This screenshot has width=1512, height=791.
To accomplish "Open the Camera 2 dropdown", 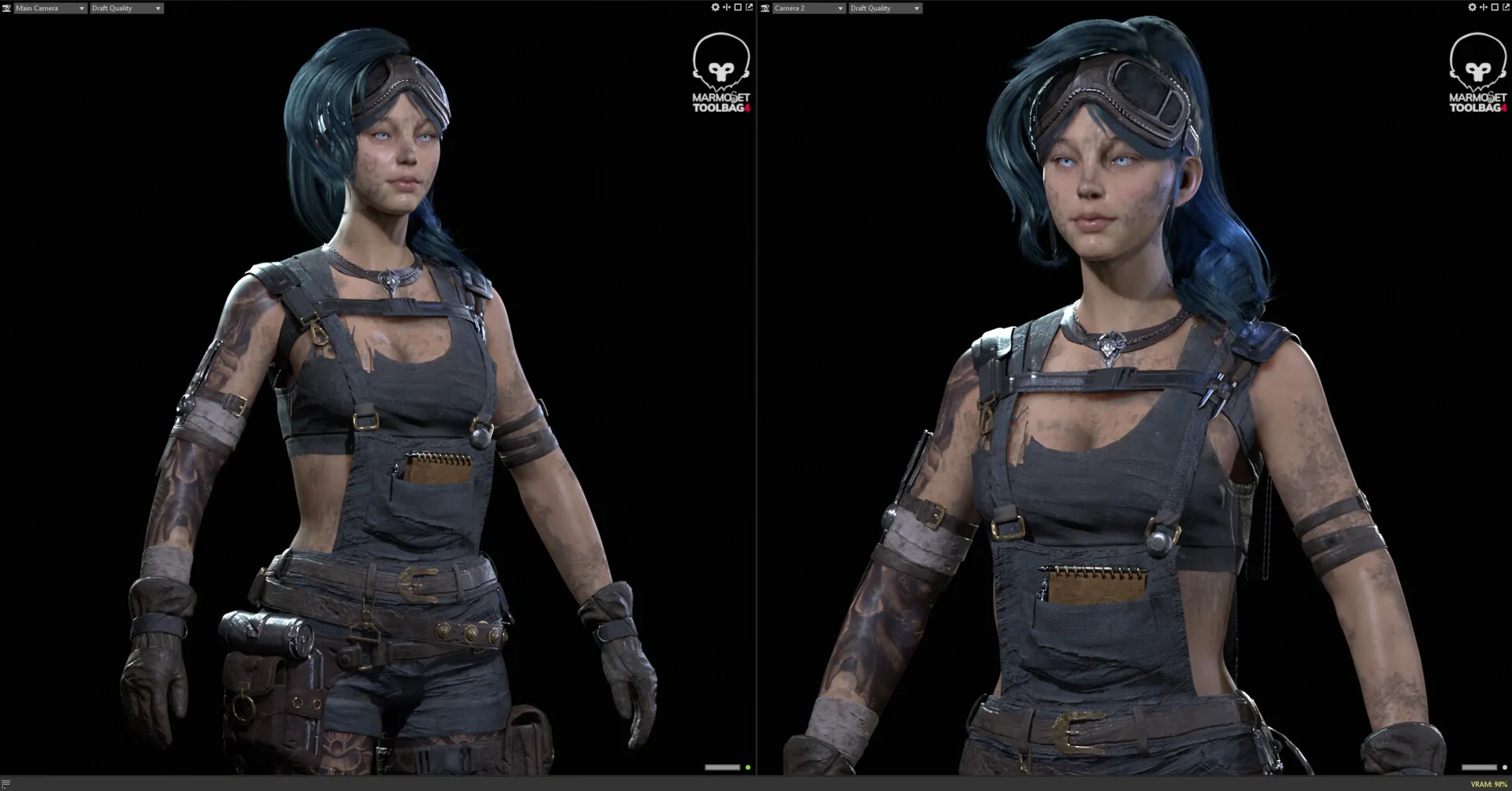I will point(808,8).
